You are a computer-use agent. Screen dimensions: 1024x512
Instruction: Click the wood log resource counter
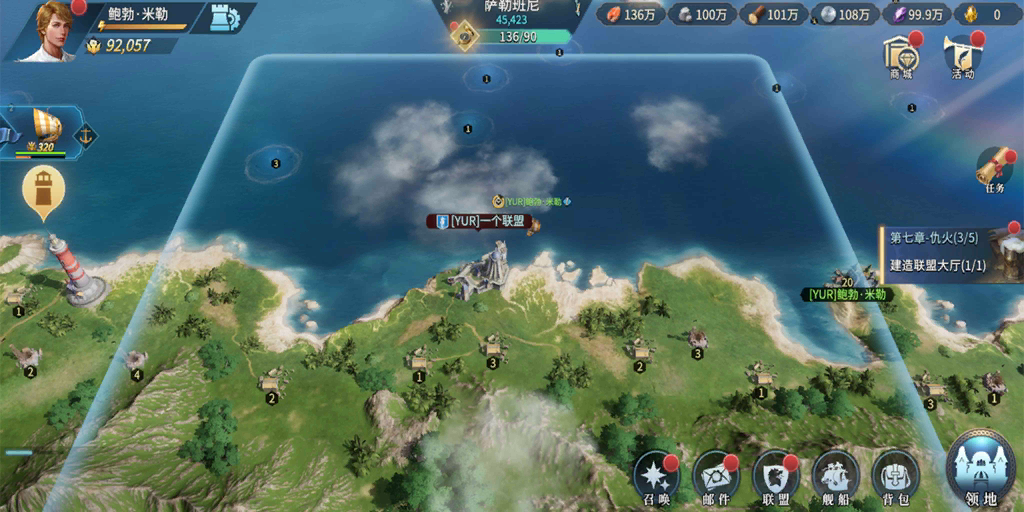(773, 14)
